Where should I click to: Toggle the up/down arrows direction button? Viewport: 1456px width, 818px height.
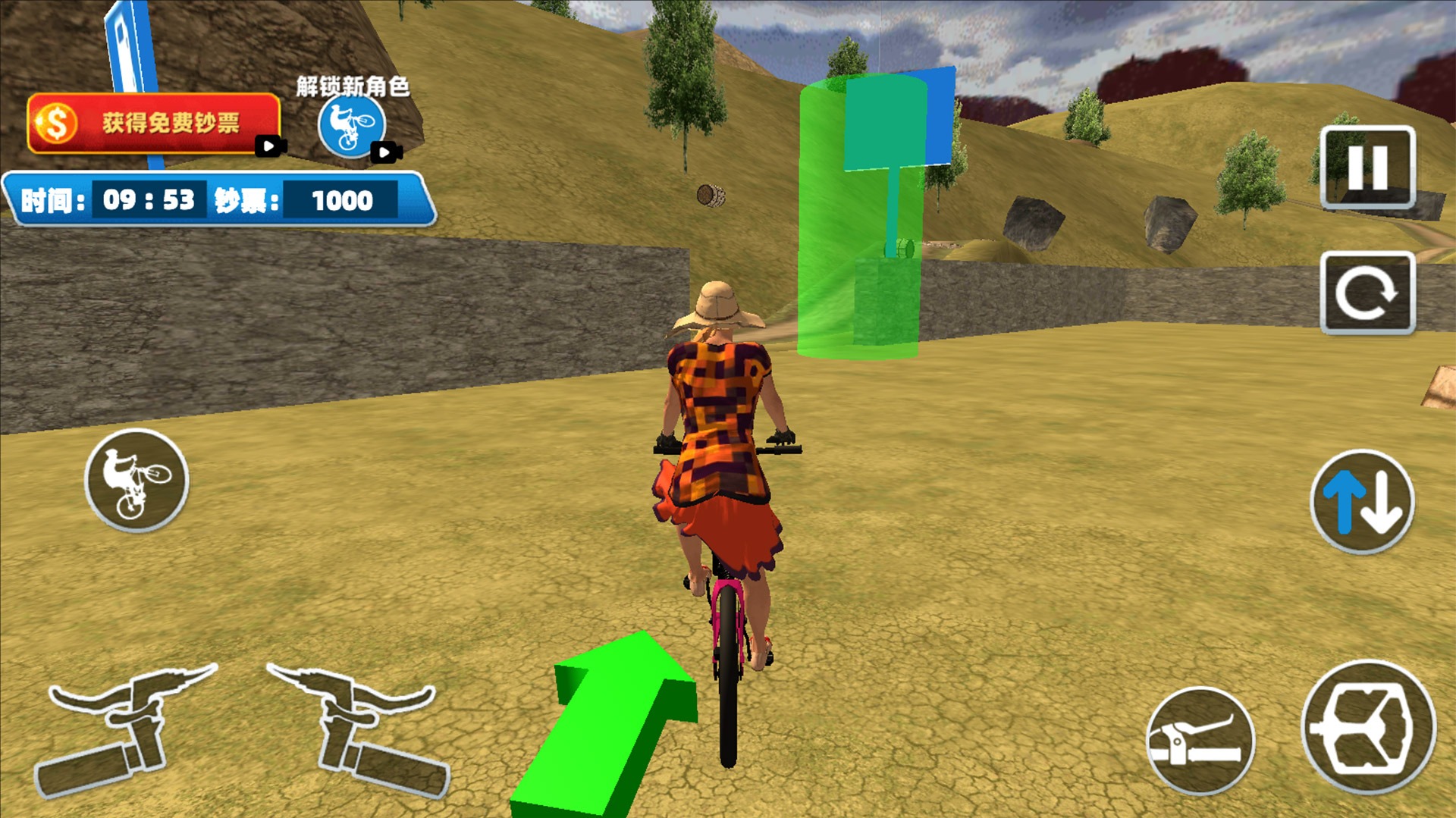pyautogui.click(x=1363, y=502)
